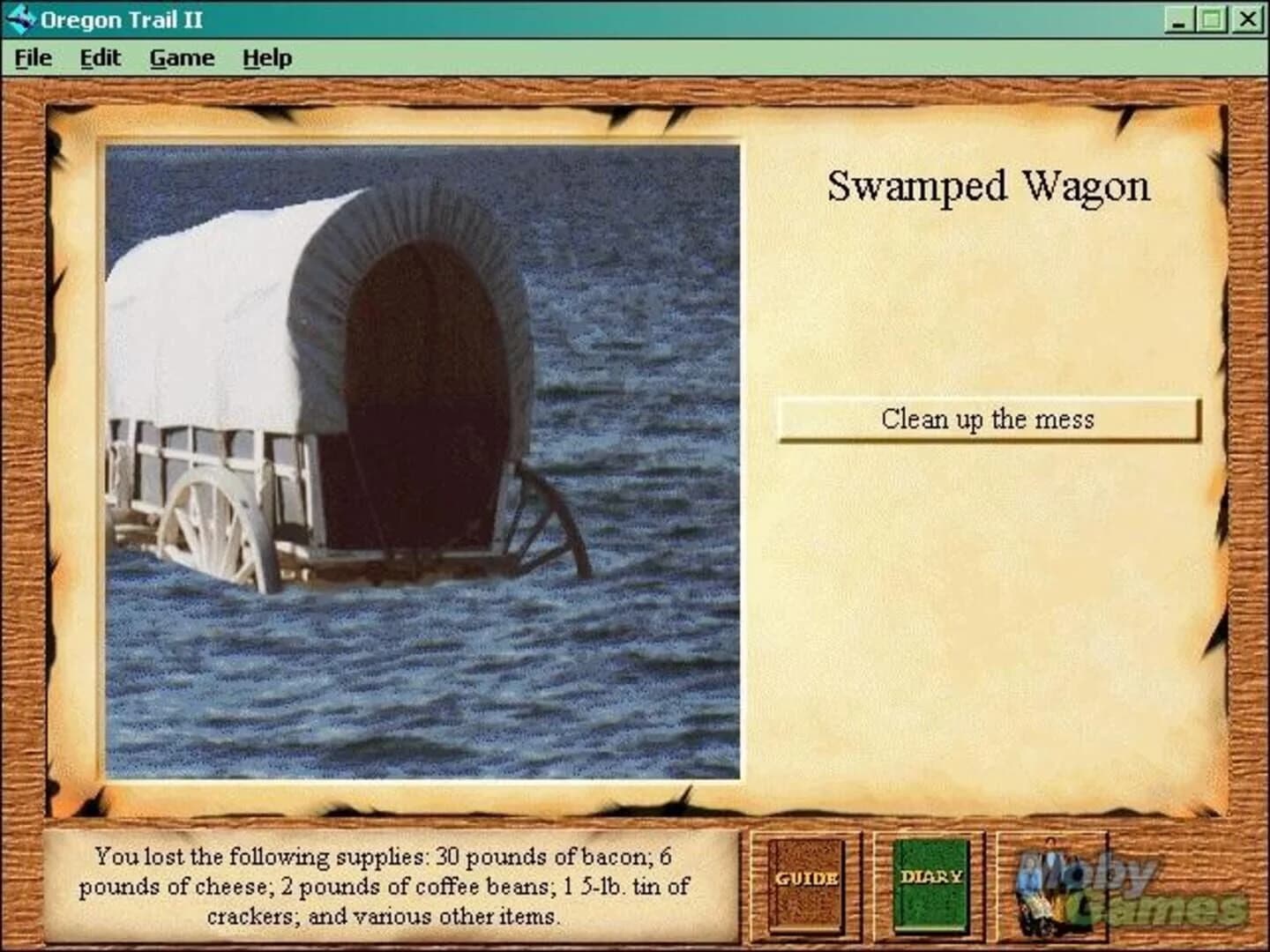Click the DIARY label on the green book
1270x952 pixels.
pos(931,874)
